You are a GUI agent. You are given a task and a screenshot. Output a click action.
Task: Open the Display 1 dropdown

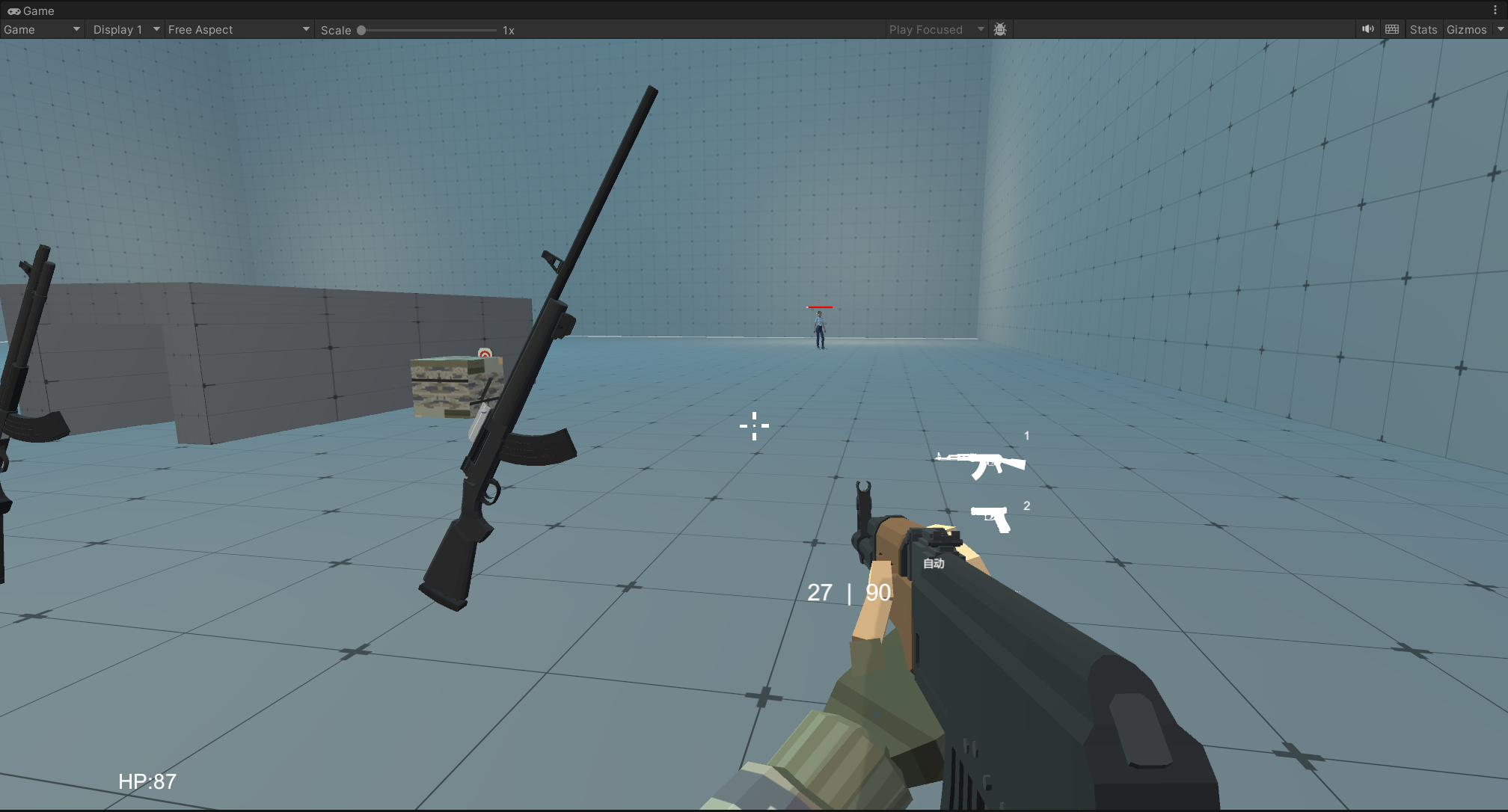pos(126,30)
